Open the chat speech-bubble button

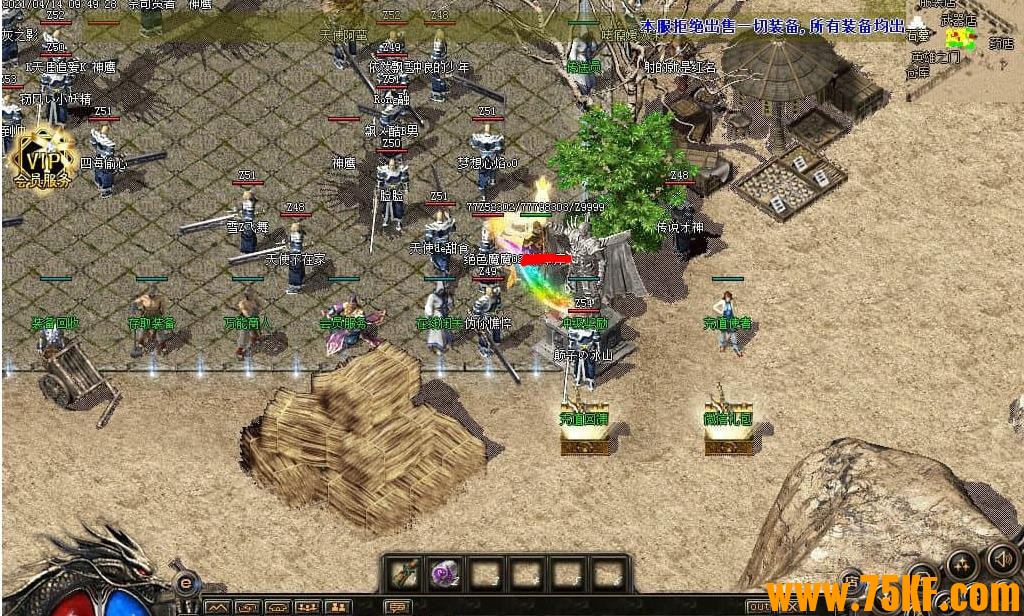tap(398, 607)
